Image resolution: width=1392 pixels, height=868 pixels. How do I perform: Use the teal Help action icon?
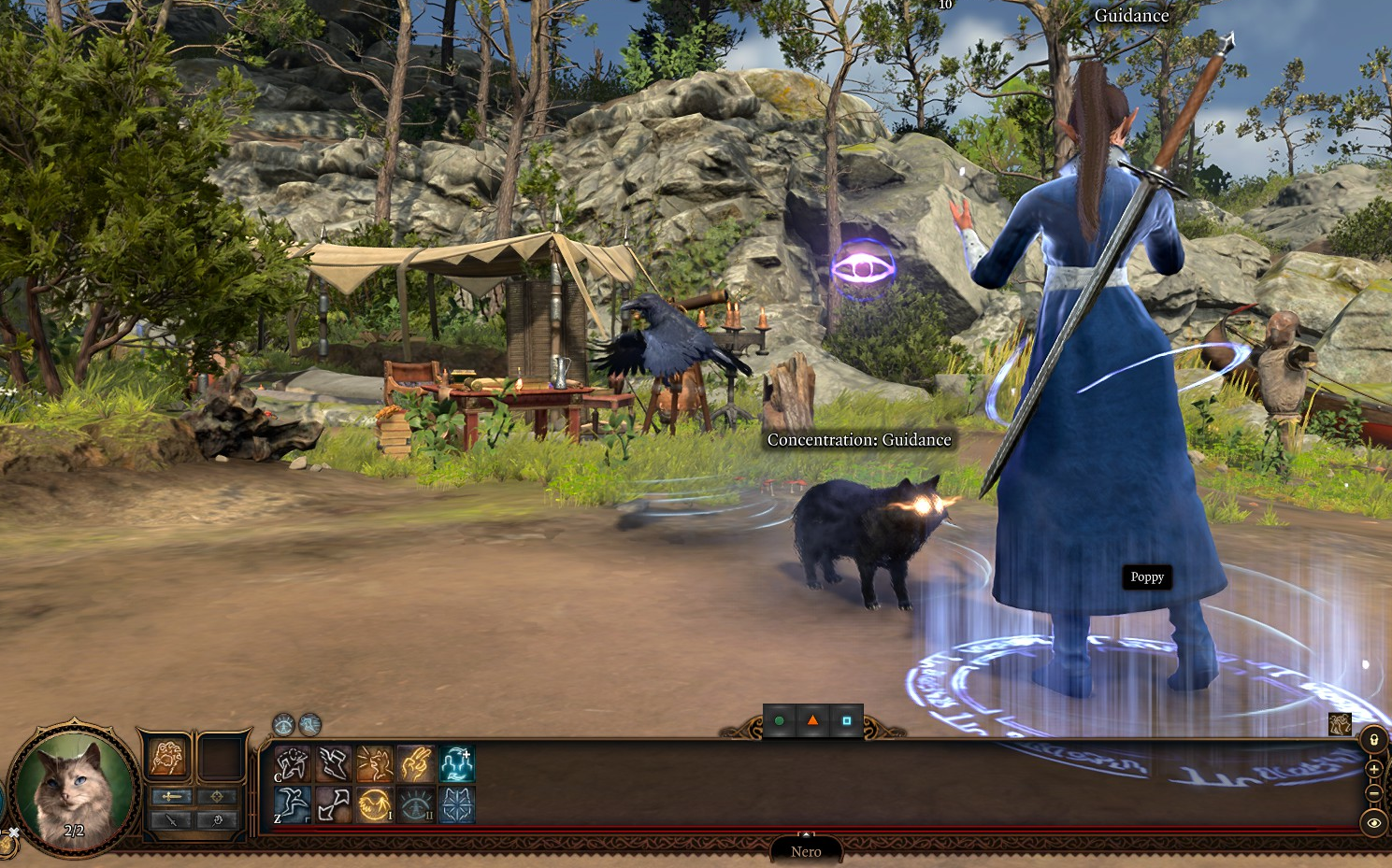coord(457,763)
